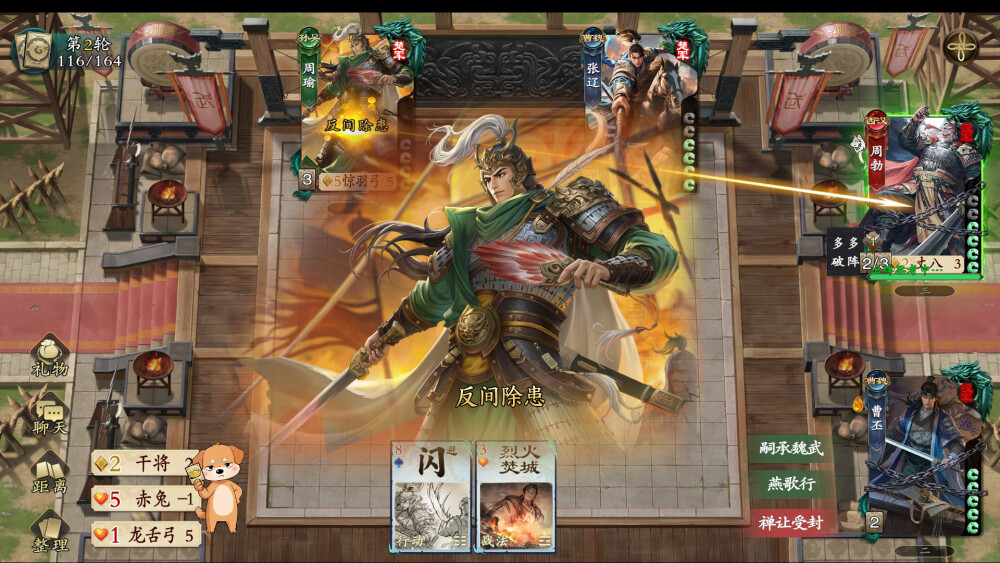Select the 干将 weapon equipment slot

(146, 462)
